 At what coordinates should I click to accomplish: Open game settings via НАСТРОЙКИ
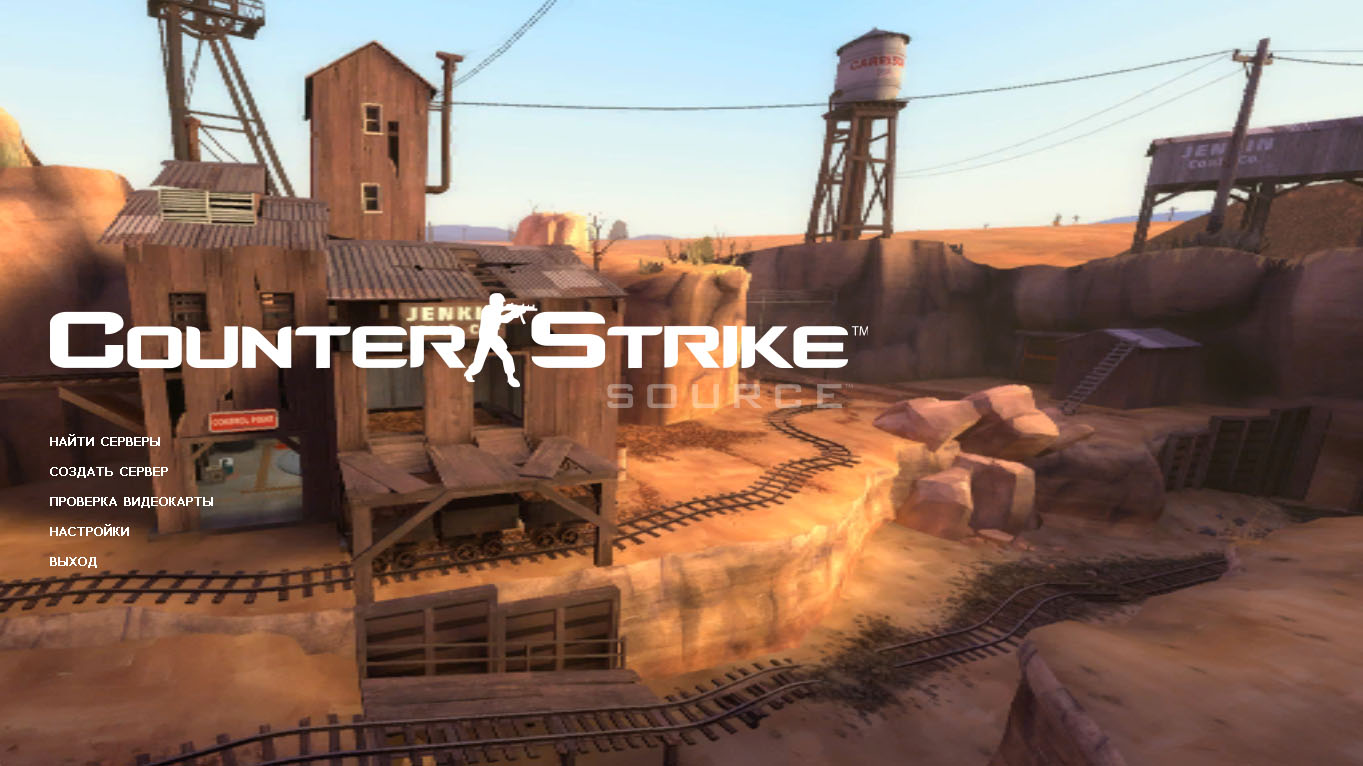(x=88, y=531)
